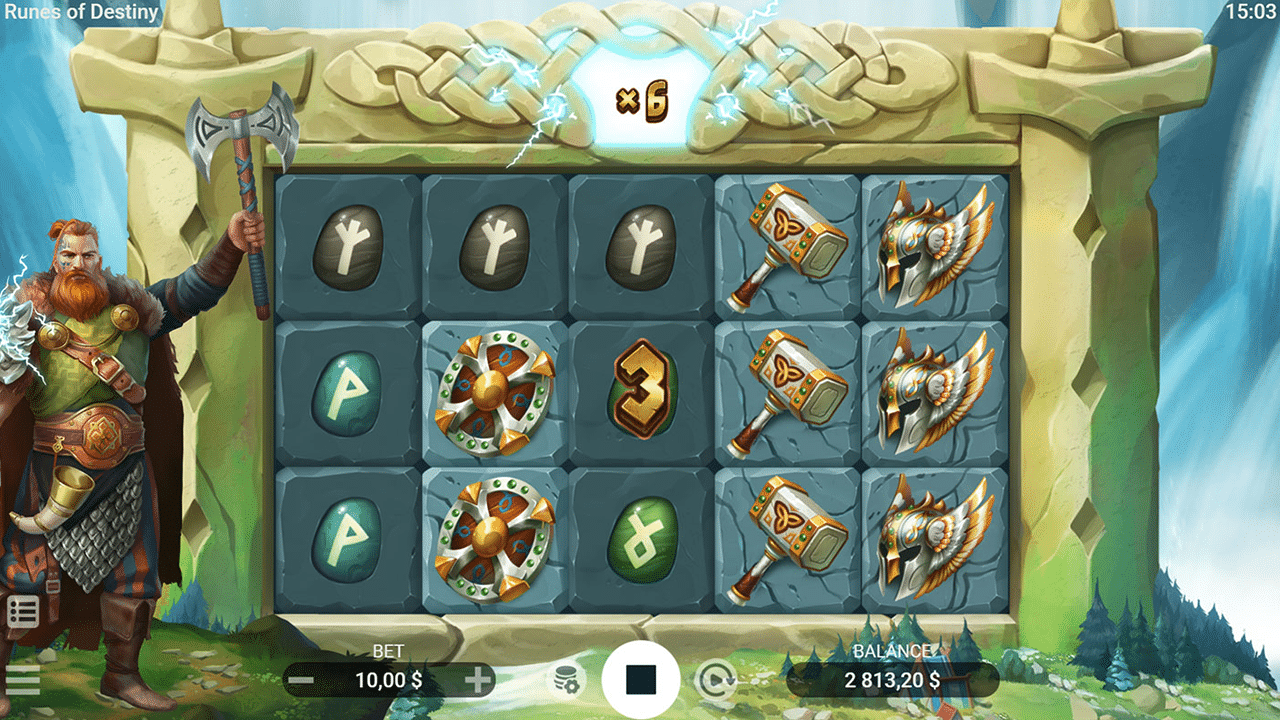Image resolution: width=1280 pixels, height=720 pixels.
Task: Click the 15:03 clock display
Action: click(1251, 13)
